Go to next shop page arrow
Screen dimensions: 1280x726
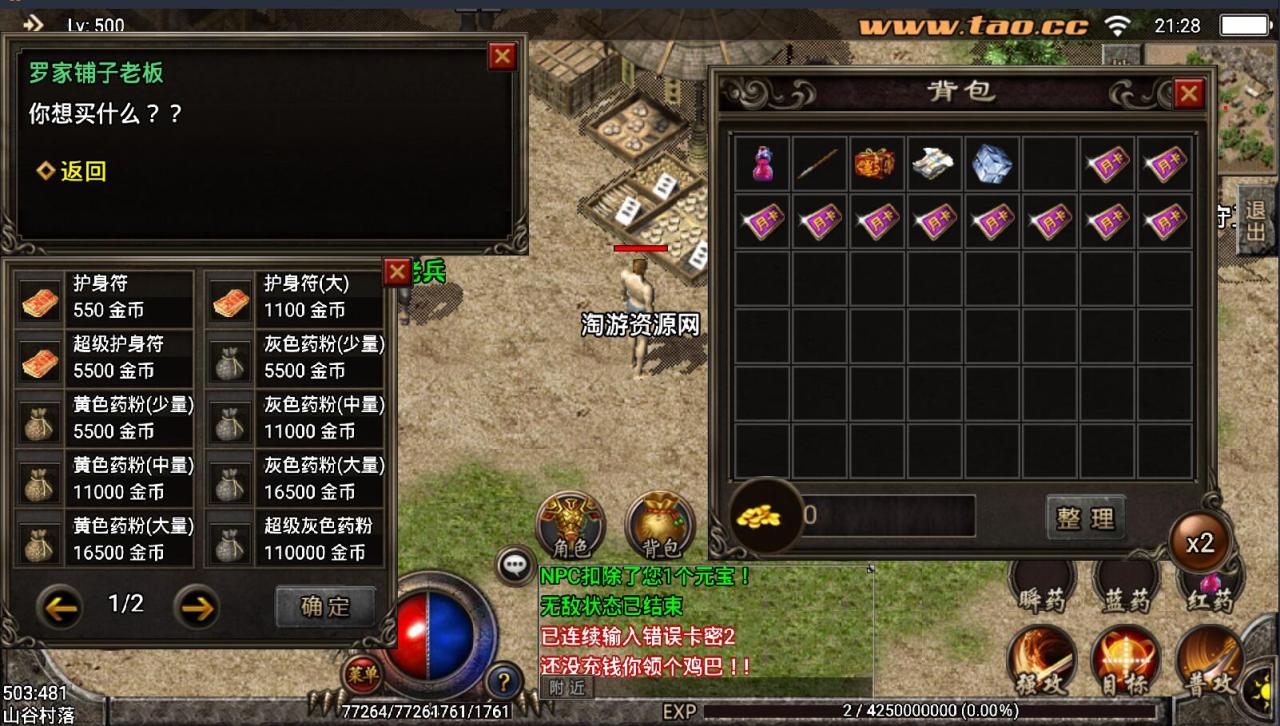[197, 606]
